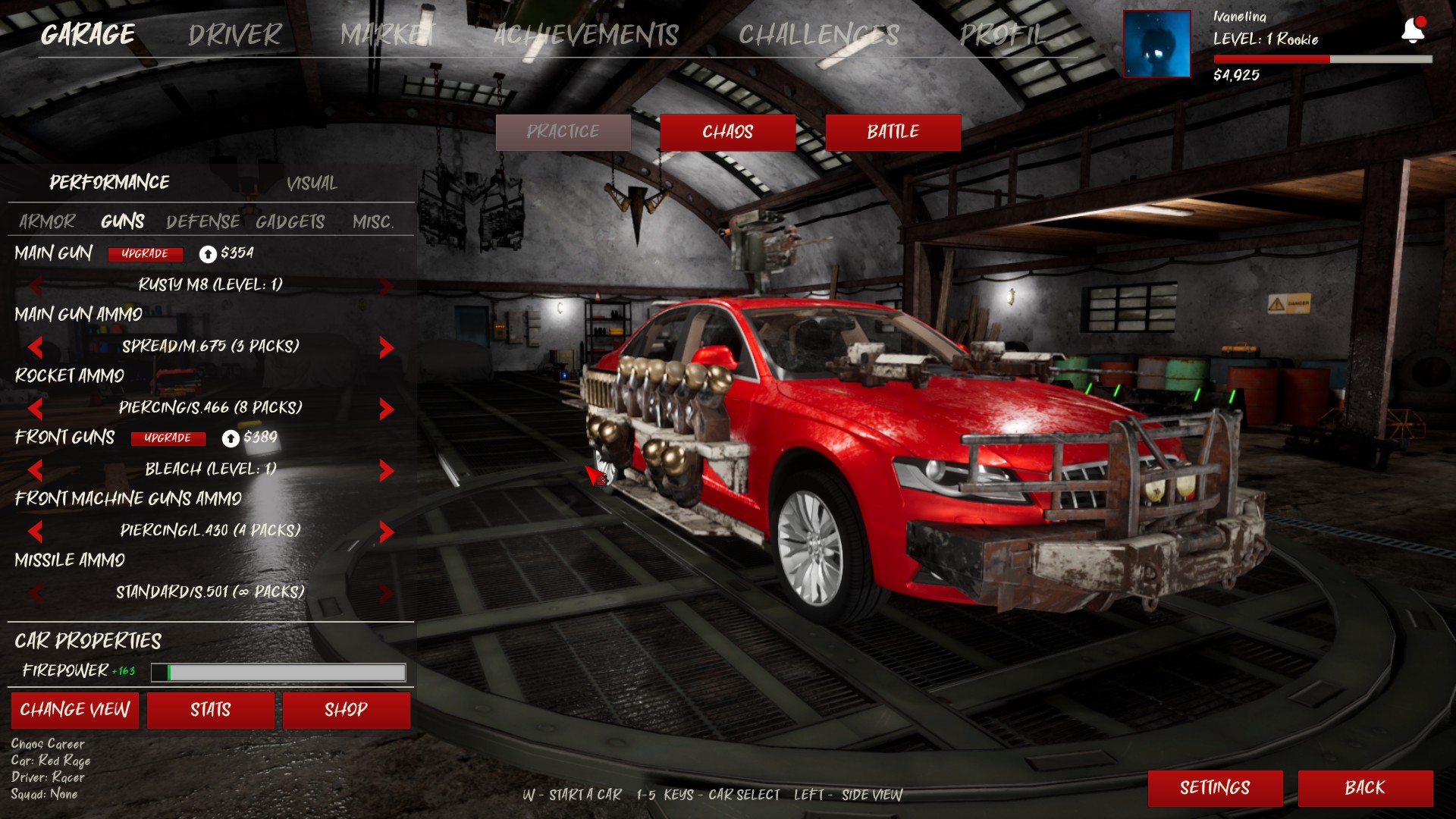Go to the Challenges tab
The height and width of the screenshot is (819, 1456).
pyautogui.click(x=818, y=35)
